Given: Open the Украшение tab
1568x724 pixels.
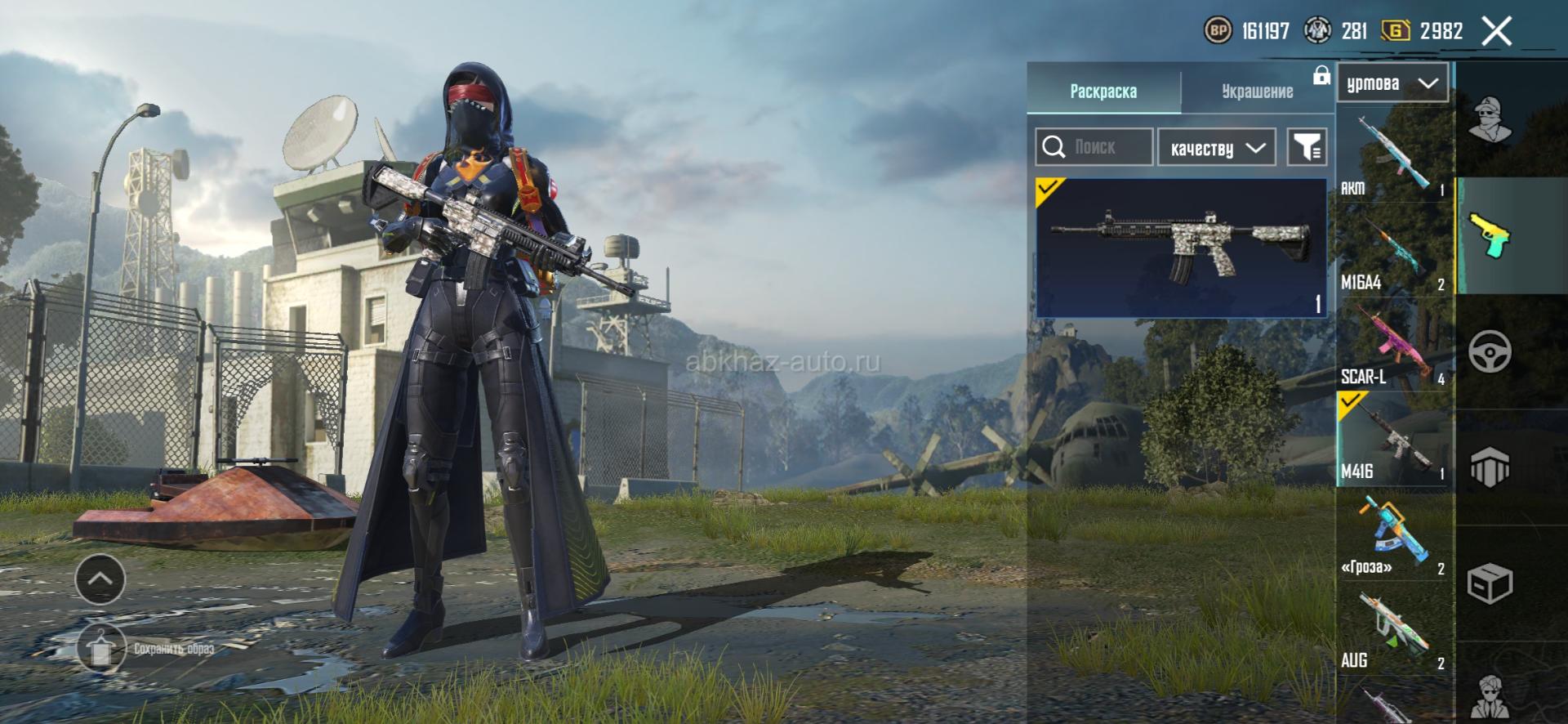Looking at the screenshot, I should 1257,91.
